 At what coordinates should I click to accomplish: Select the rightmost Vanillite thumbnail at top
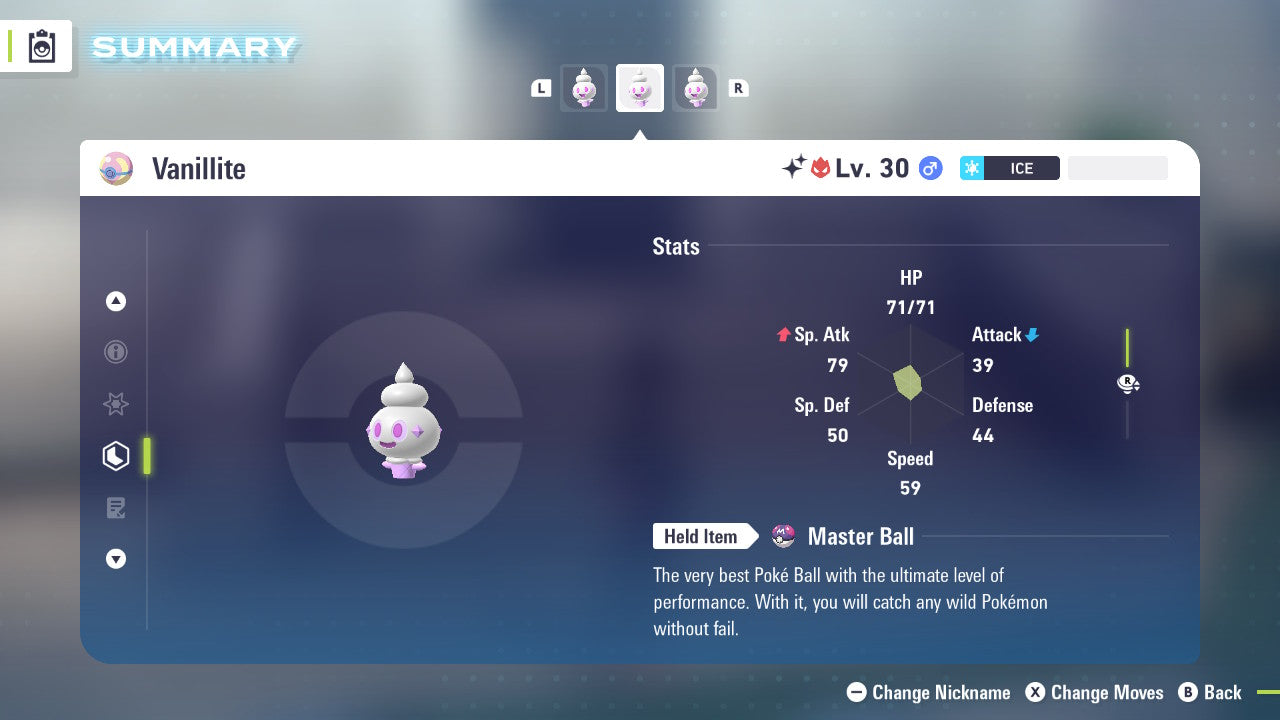point(696,88)
